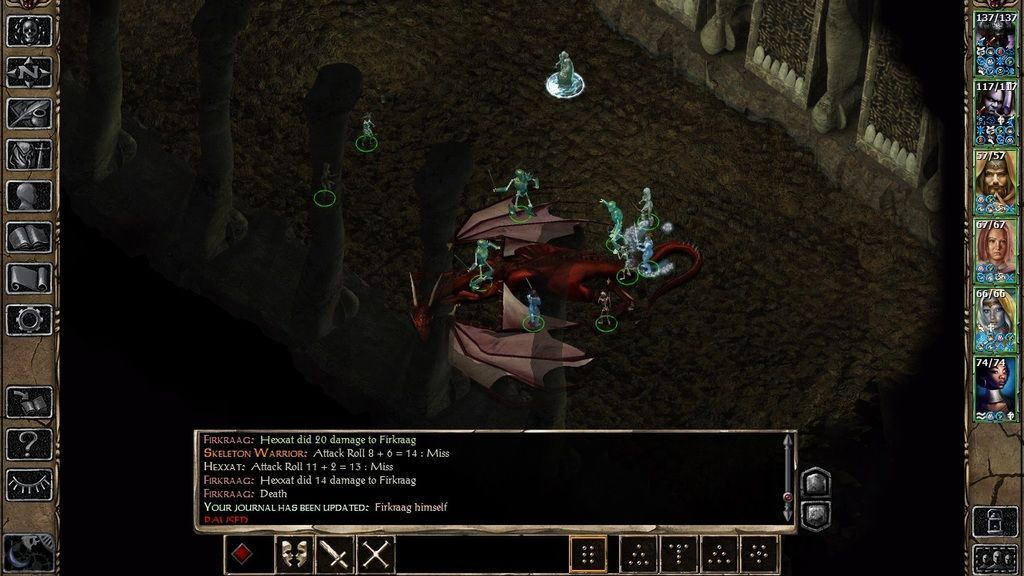Choose the T-shaped party formation
The height and width of the screenshot is (576, 1024).
click(x=678, y=554)
